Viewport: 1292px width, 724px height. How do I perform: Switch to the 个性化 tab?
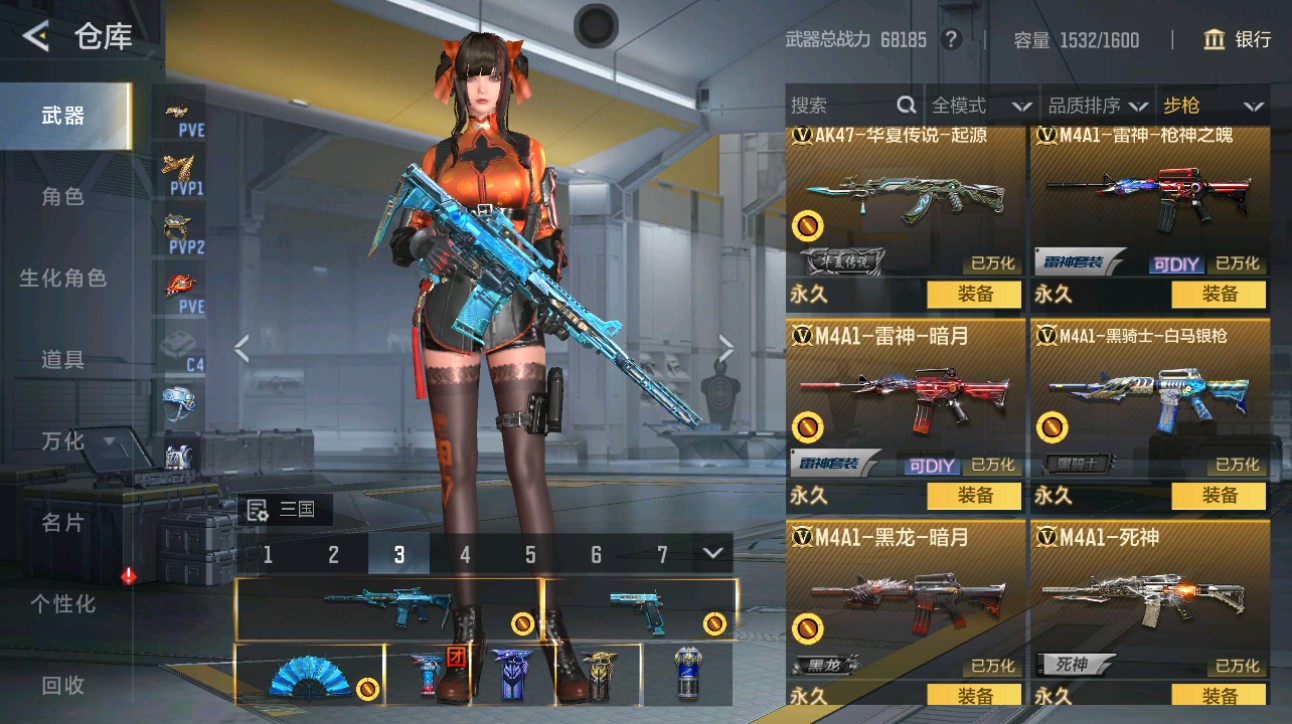pos(63,604)
